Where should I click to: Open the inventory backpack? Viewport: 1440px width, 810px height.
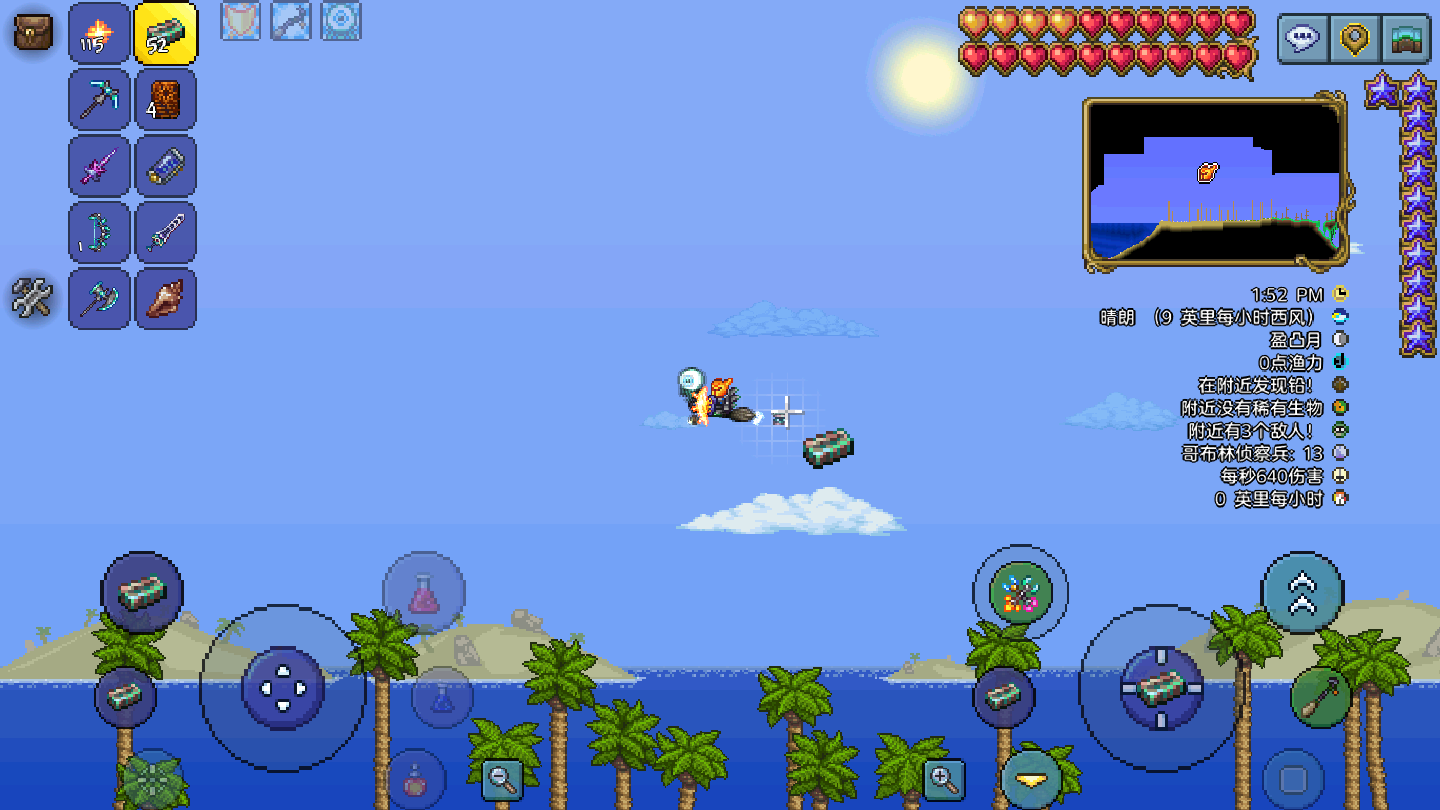[x=32, y=31]
